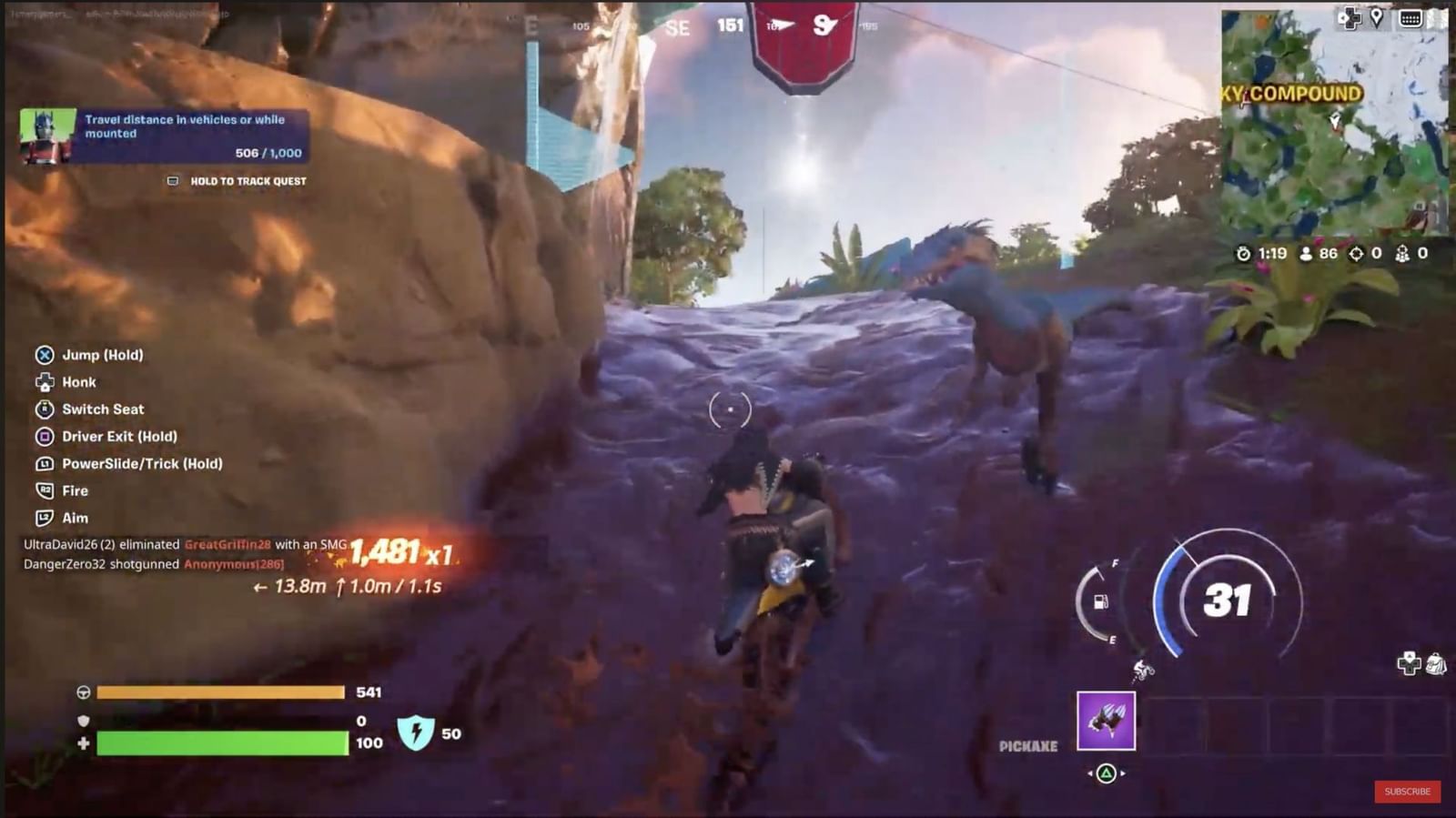This screenshot has height=818, width=1456.
Task: Select the Pickaxe hotbar slot
Action: (1106, 721)
